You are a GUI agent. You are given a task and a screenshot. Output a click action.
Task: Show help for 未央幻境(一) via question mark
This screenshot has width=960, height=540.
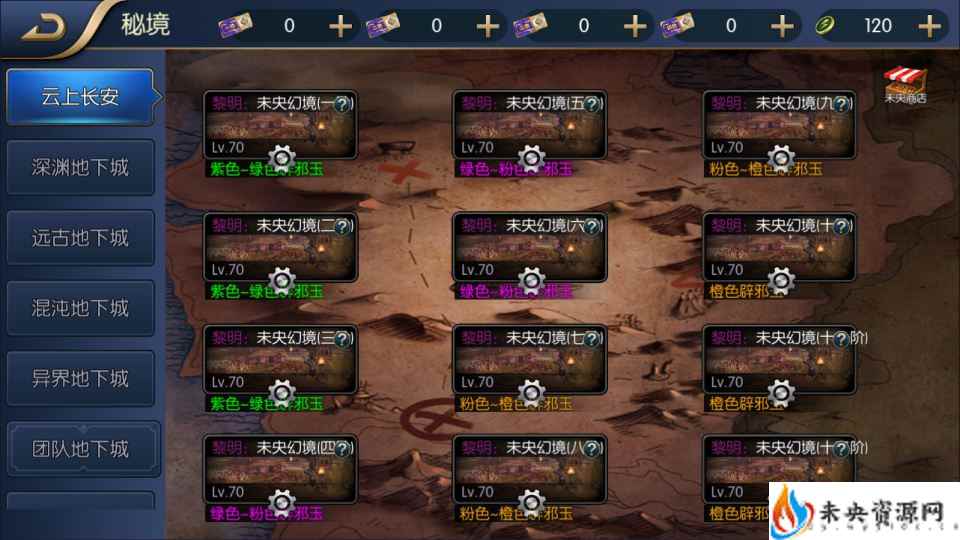pyautogui.click(x=342, y=103)
